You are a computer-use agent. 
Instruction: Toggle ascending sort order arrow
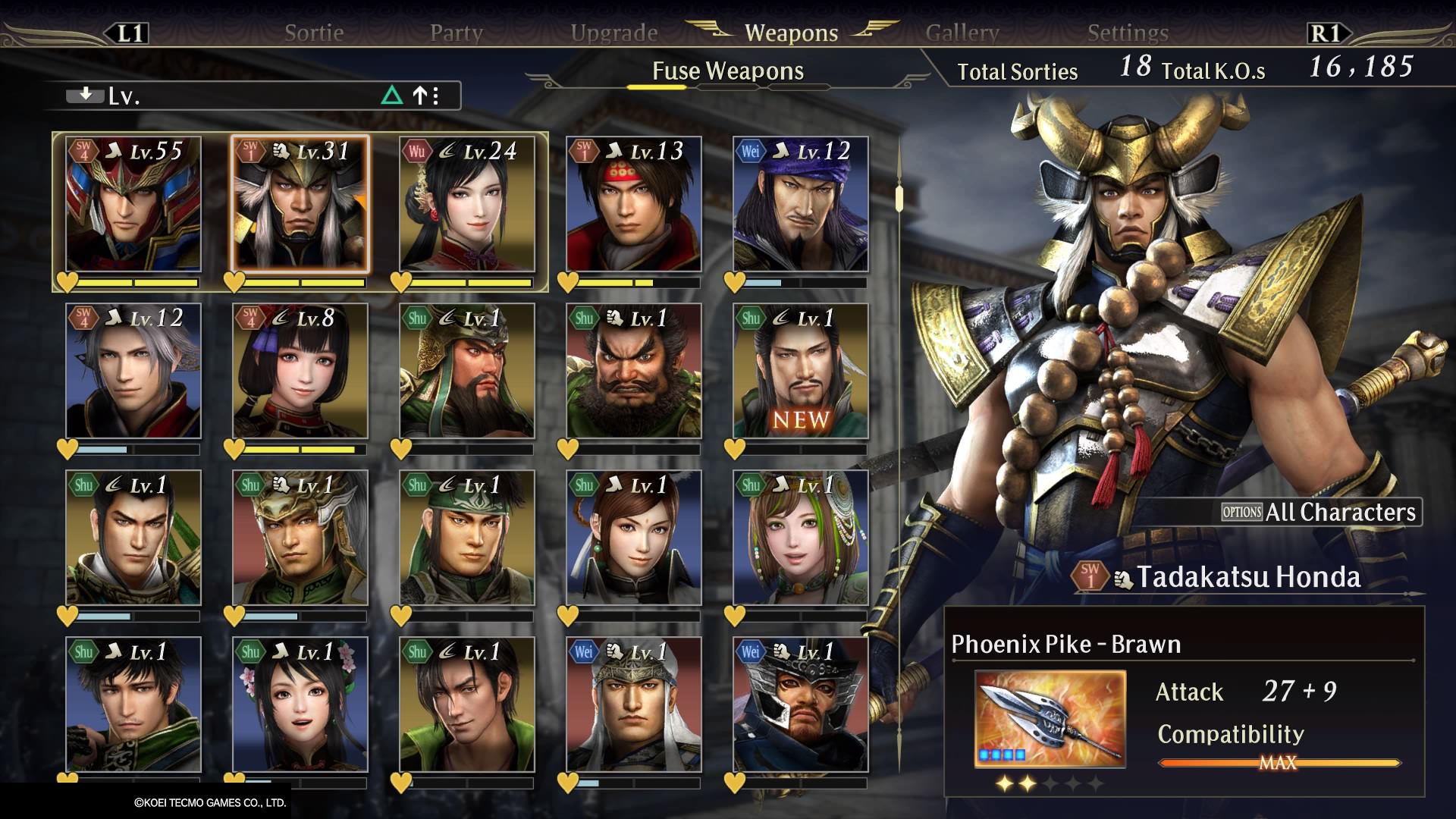(x=419, y=96)
